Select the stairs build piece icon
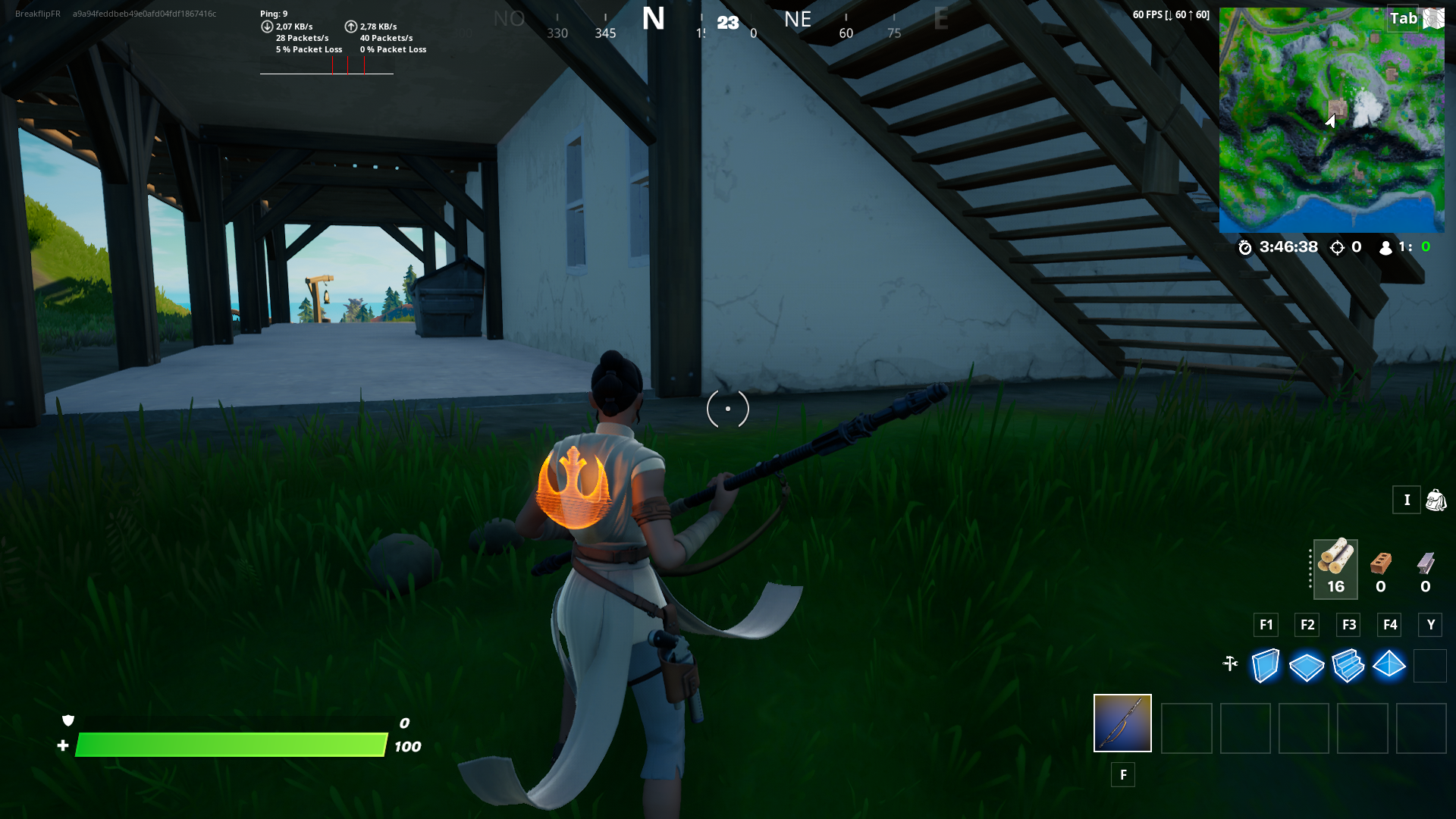1456x819 pixels. click(x=1348, y=665)
